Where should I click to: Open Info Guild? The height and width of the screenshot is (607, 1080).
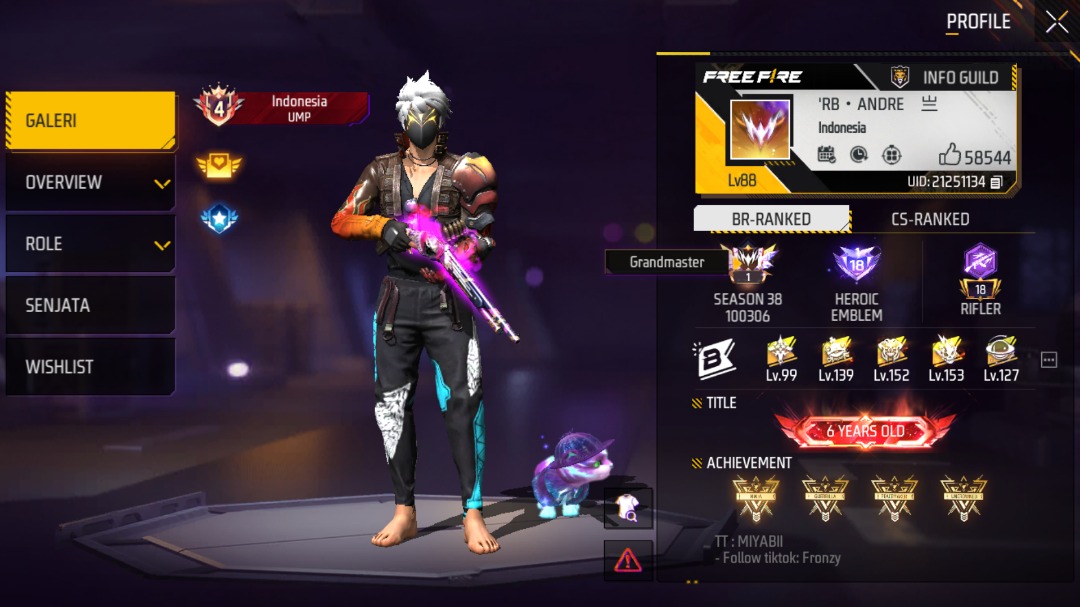(945, 77)
